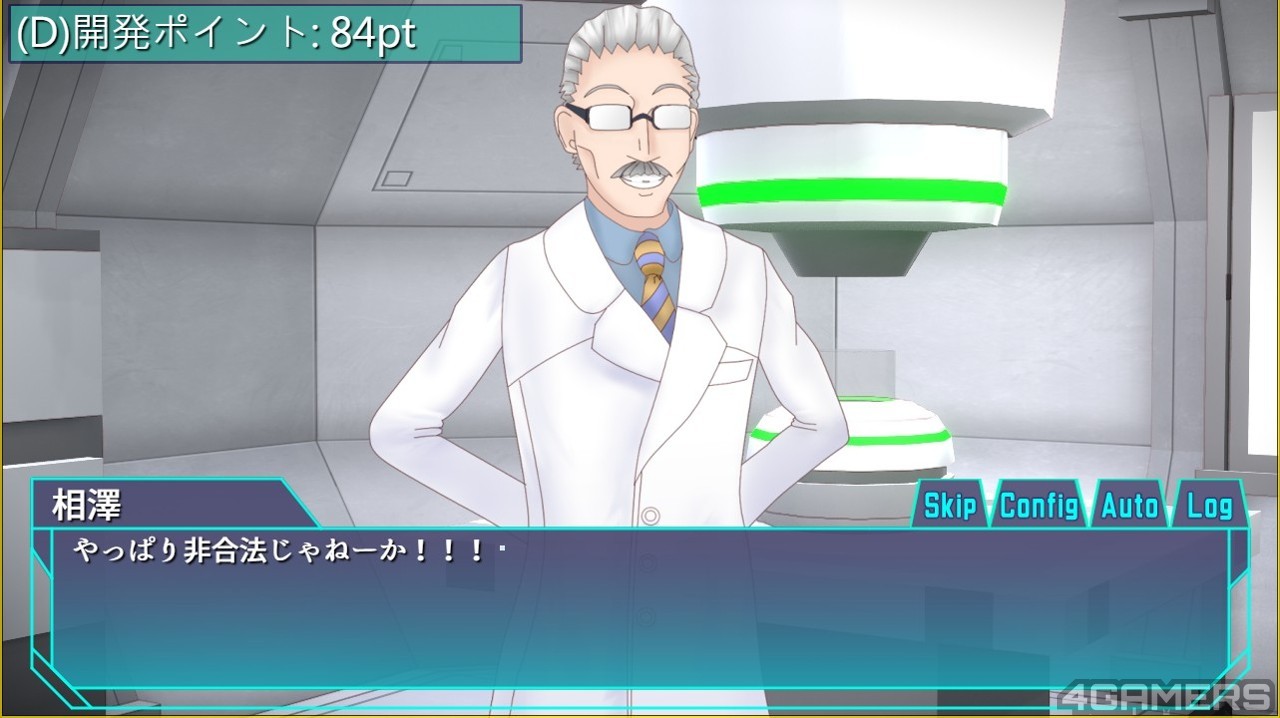1280x718 pixels.
Task: Show the dialogue Log
Action: (x=1209, y=506)
